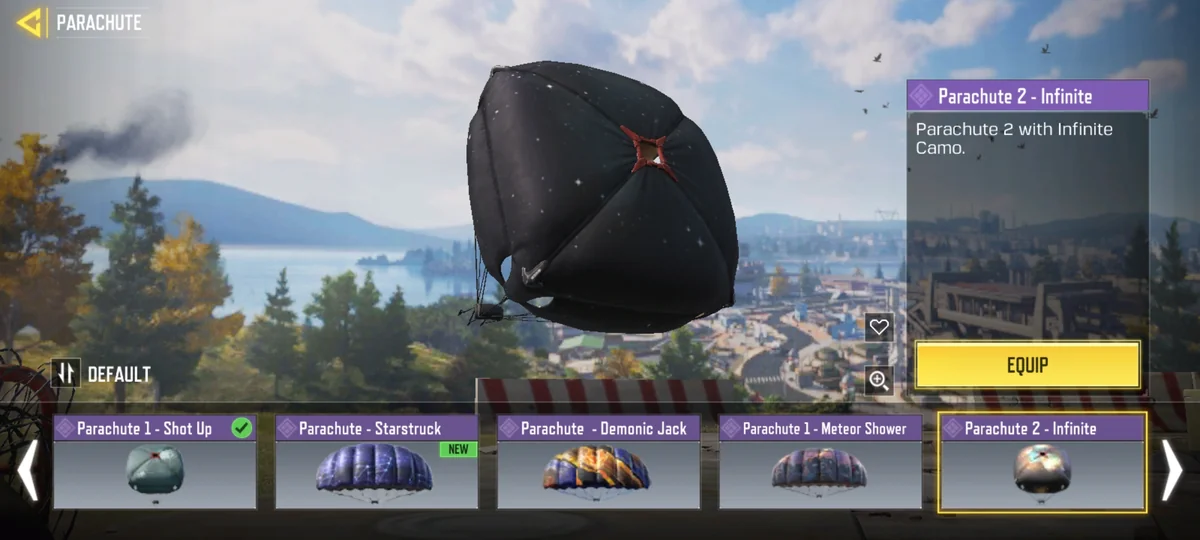Select the Parachute 1 - Meteor Shower card

(x=820, y=462)
